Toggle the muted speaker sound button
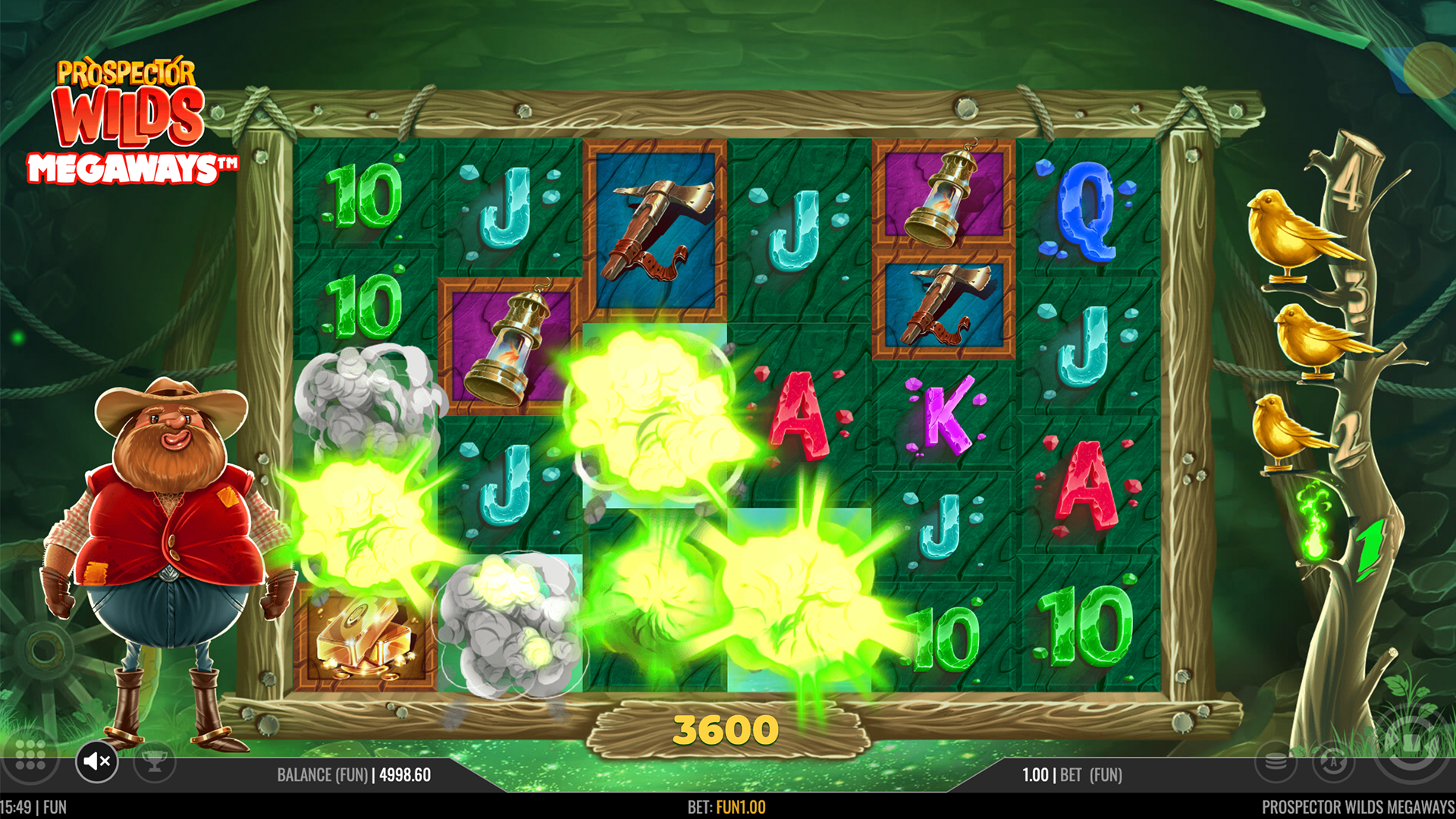1456x819 pixels. tap(97, 761)
